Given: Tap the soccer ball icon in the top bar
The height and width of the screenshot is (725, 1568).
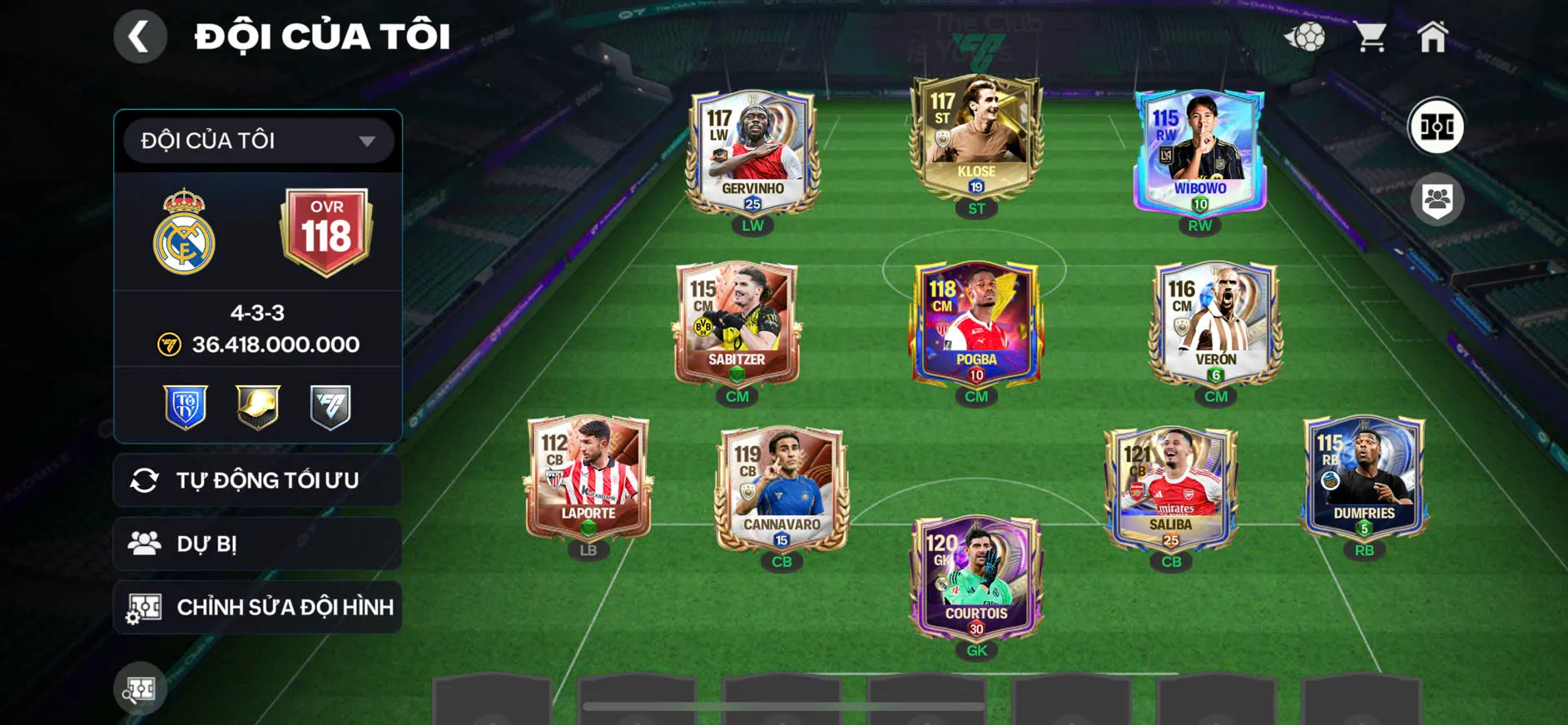Looking at the screenshot, I should (1307, 35).
